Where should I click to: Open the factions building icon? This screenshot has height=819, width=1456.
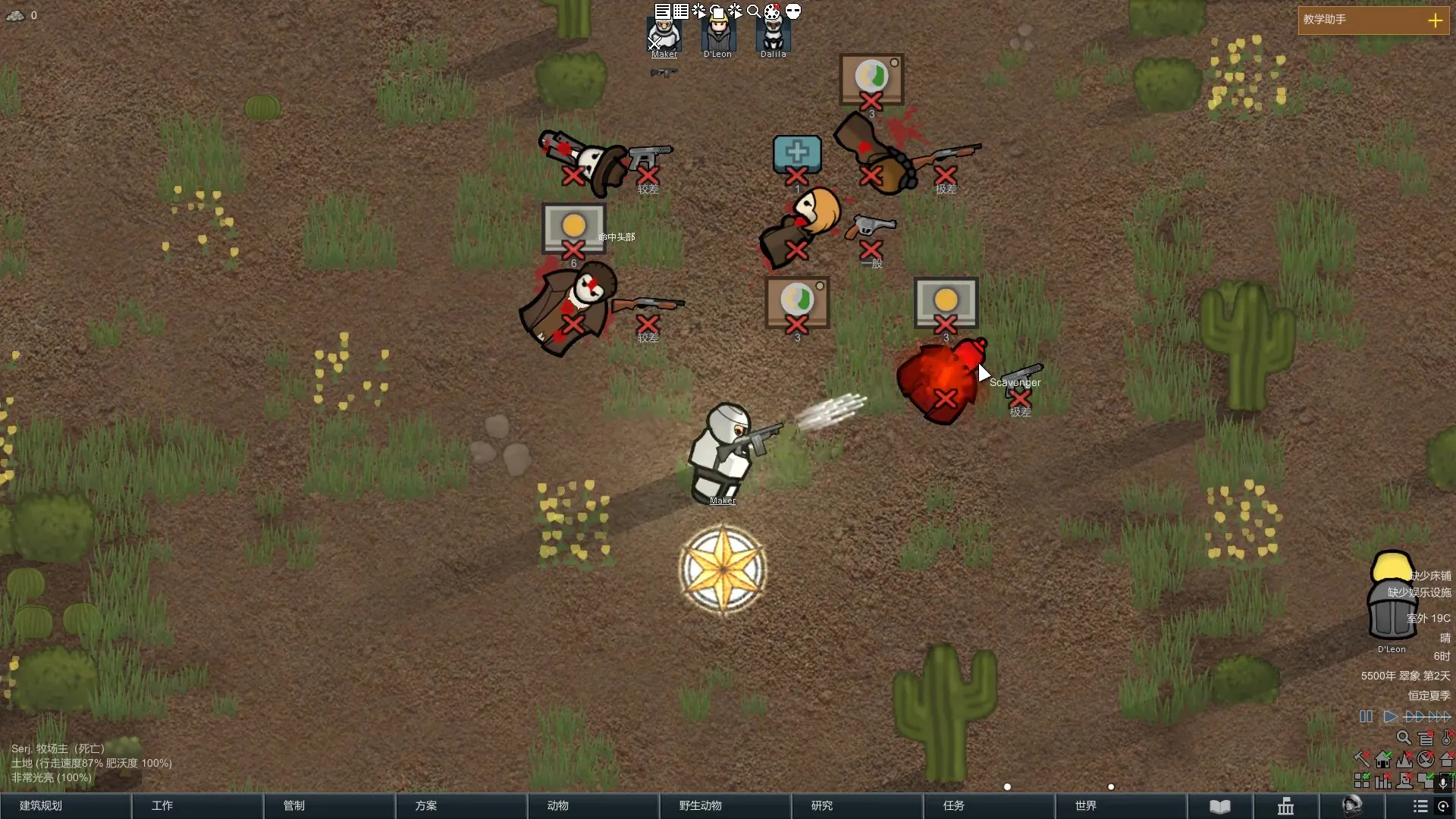[1286, 806]
